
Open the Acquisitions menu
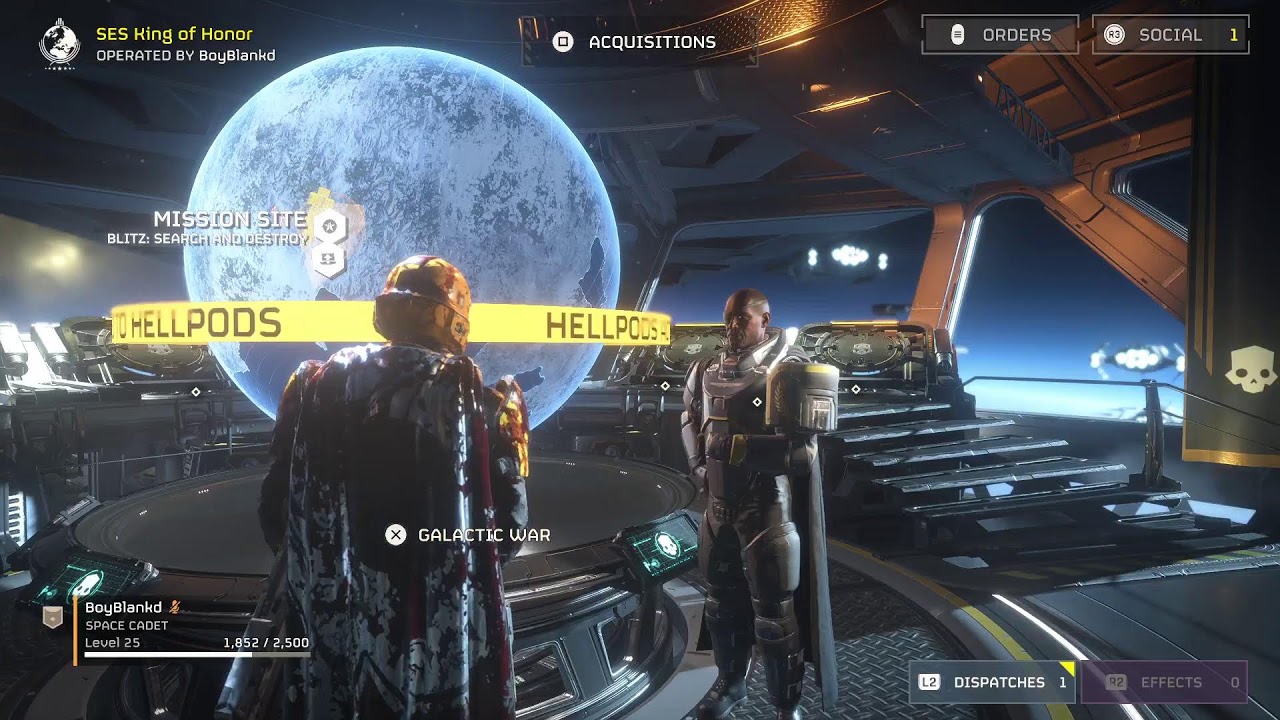635,42
